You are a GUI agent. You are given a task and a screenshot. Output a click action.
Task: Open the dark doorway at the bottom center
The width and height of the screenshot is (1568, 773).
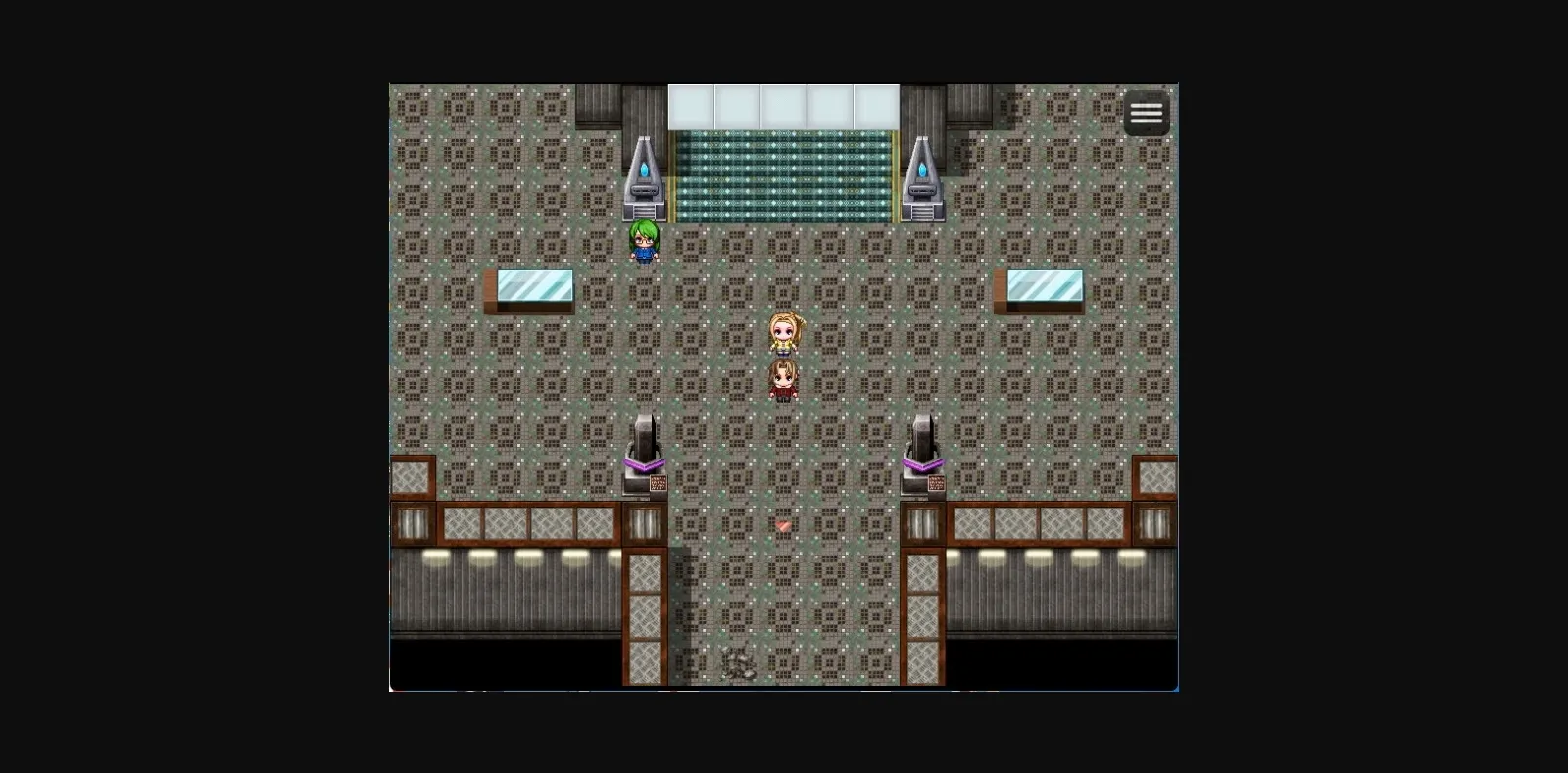(782, 671)
